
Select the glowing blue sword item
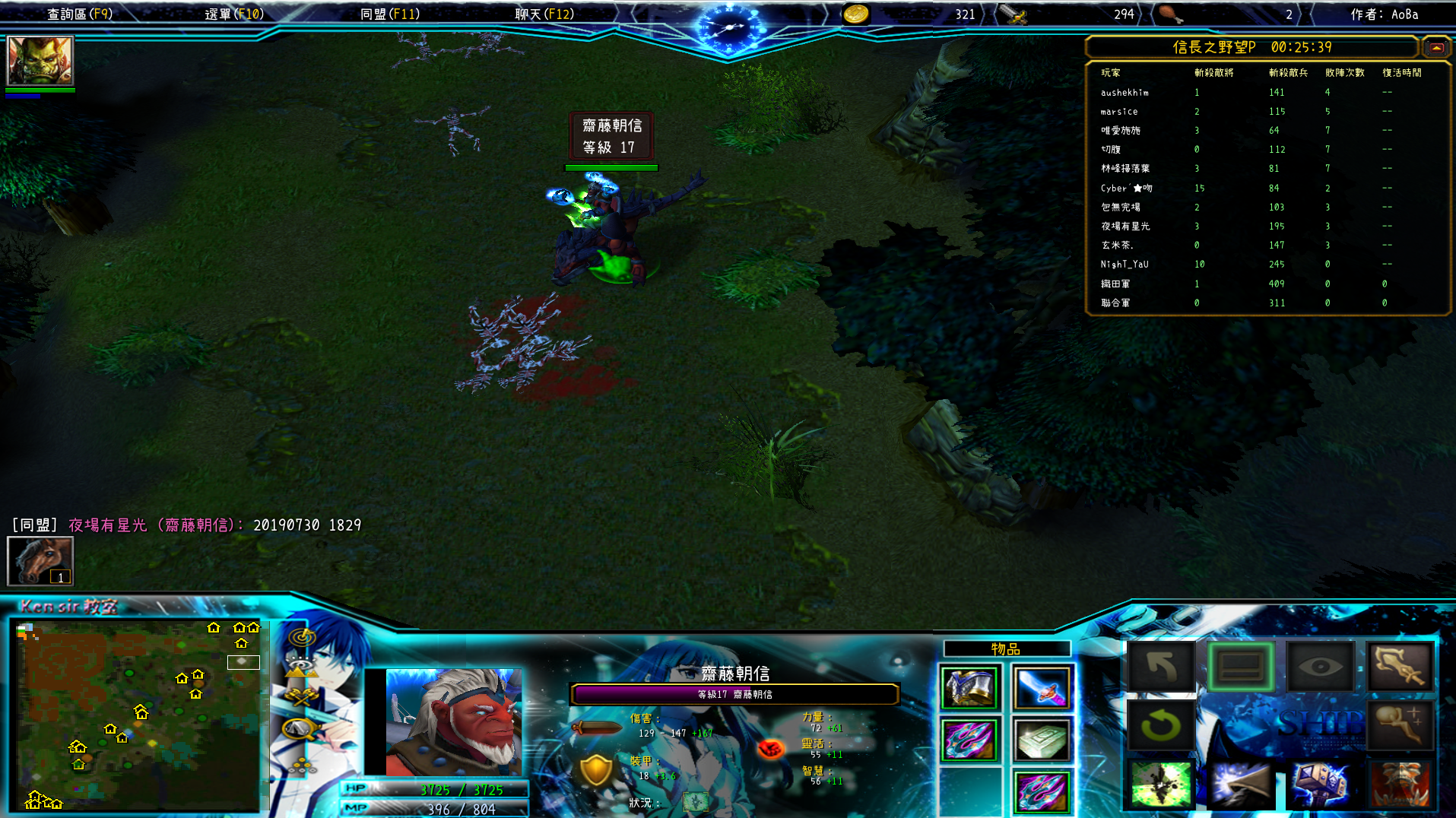[x=1042, y=687]
